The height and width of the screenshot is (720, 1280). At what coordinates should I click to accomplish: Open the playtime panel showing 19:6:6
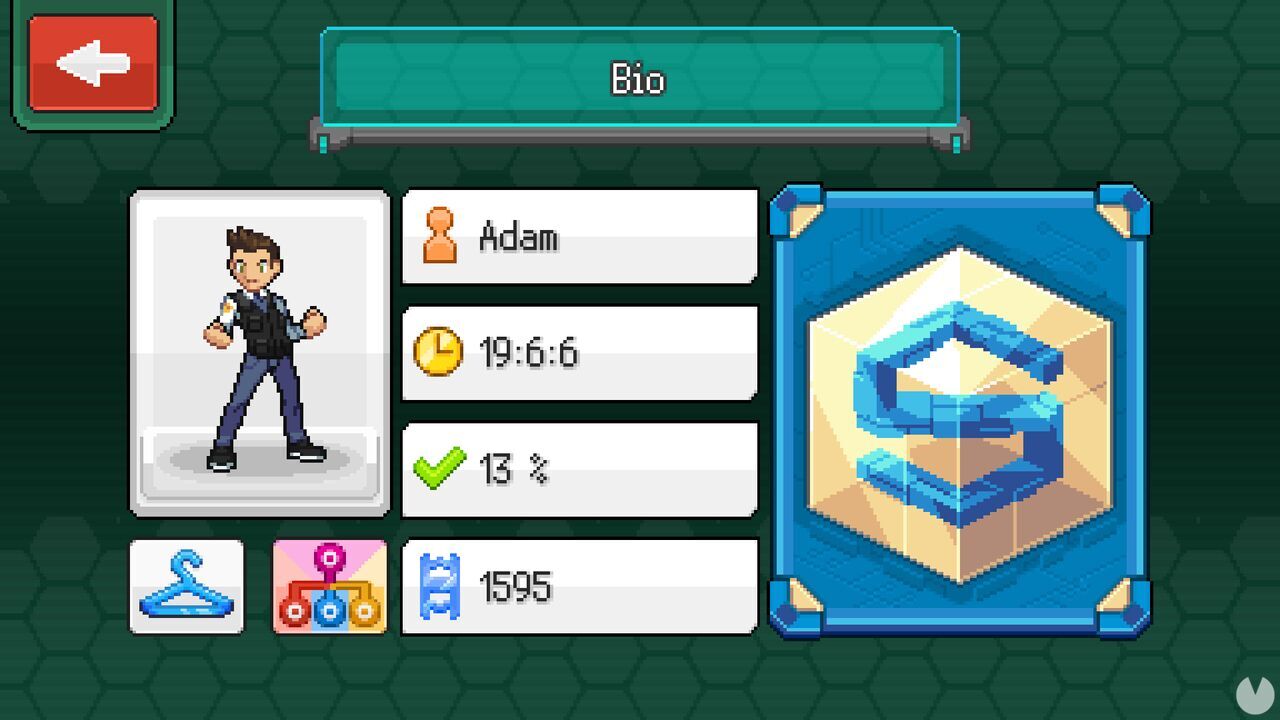(x=578, y=352)
